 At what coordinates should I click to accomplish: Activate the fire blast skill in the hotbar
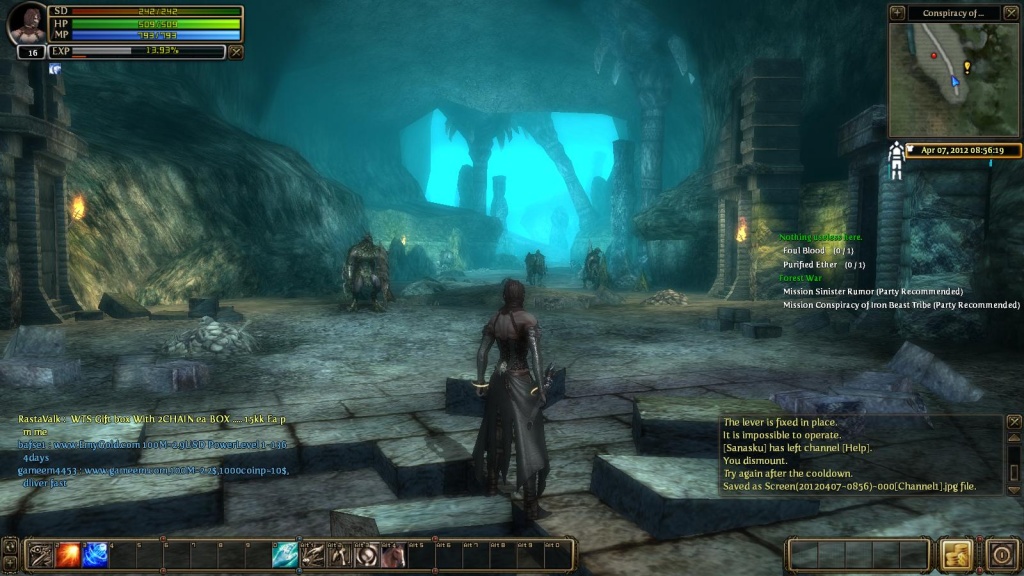[x=69, y=554]
